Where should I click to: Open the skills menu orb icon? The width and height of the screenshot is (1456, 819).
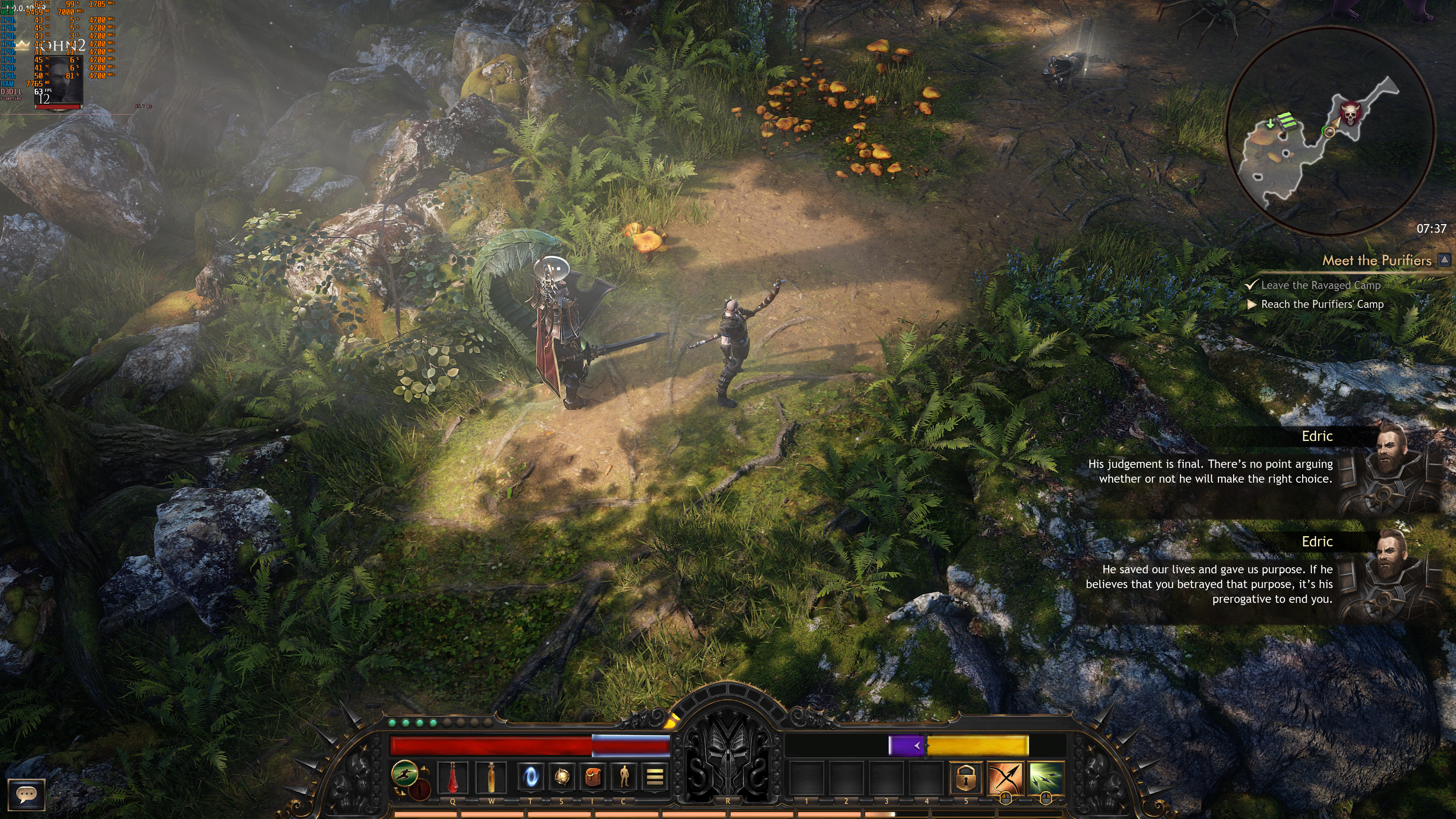[x=561, y=777]
